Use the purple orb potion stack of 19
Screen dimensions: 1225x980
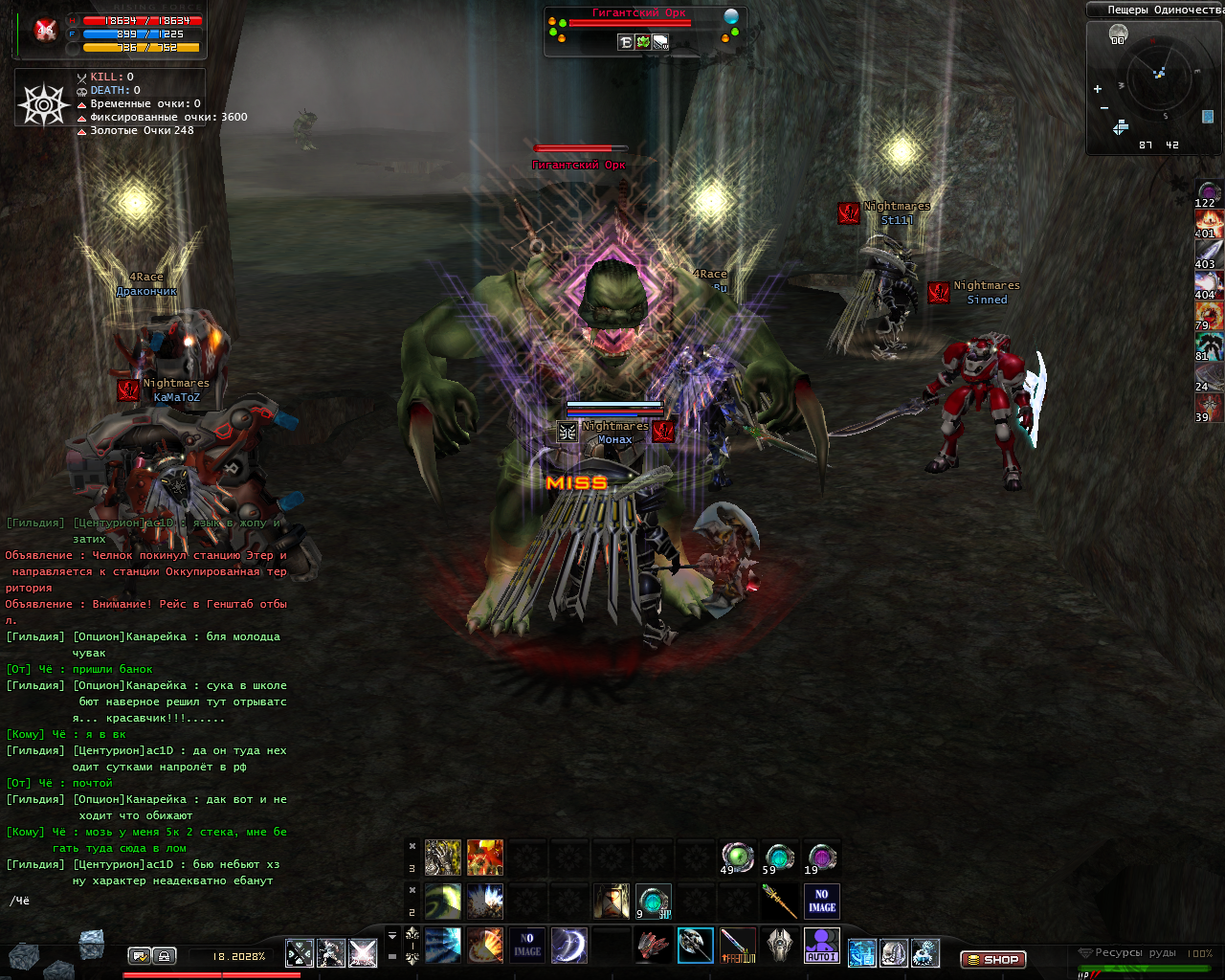pos(821,857)
